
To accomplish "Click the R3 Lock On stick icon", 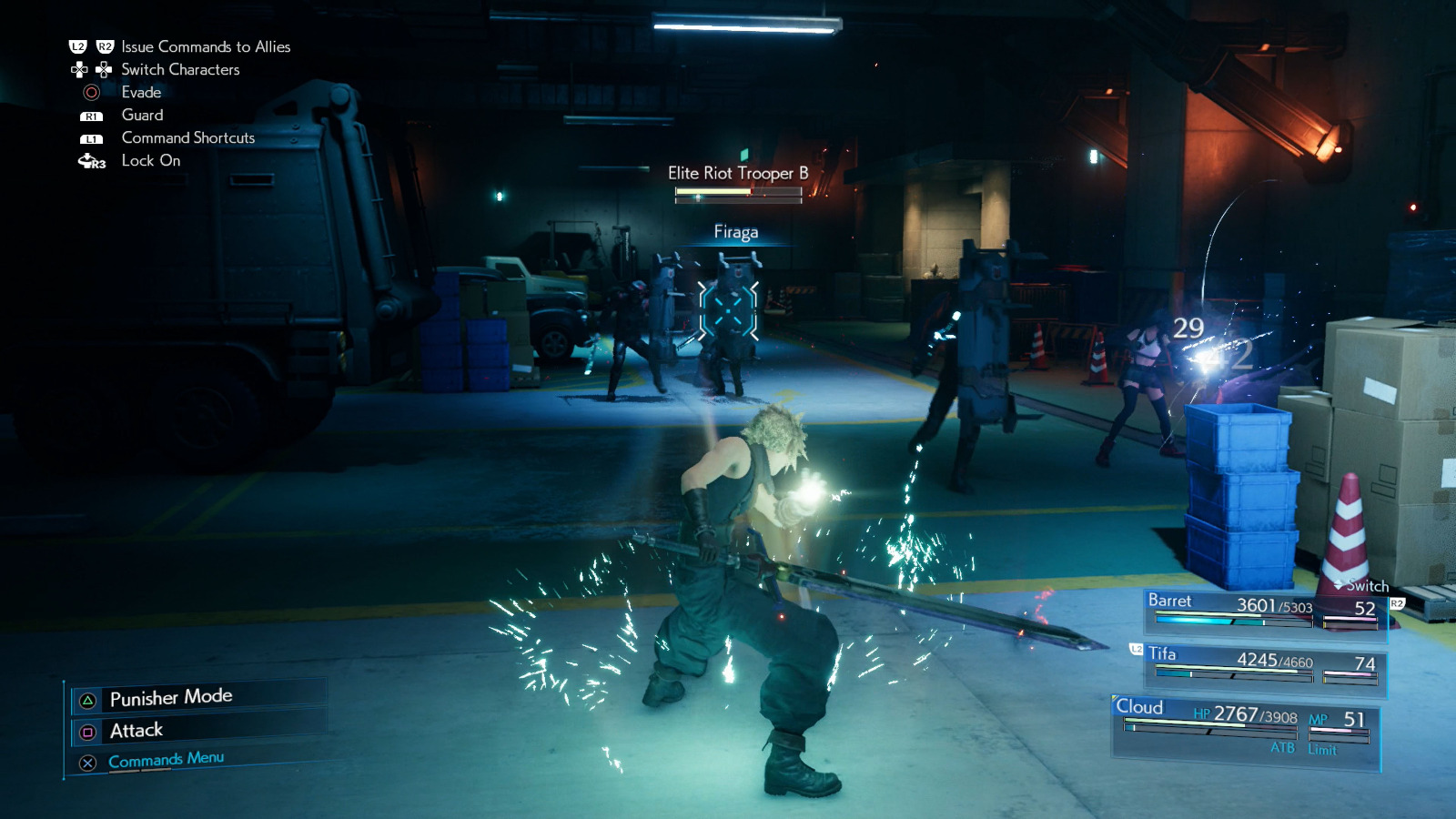I will (88, 161).
